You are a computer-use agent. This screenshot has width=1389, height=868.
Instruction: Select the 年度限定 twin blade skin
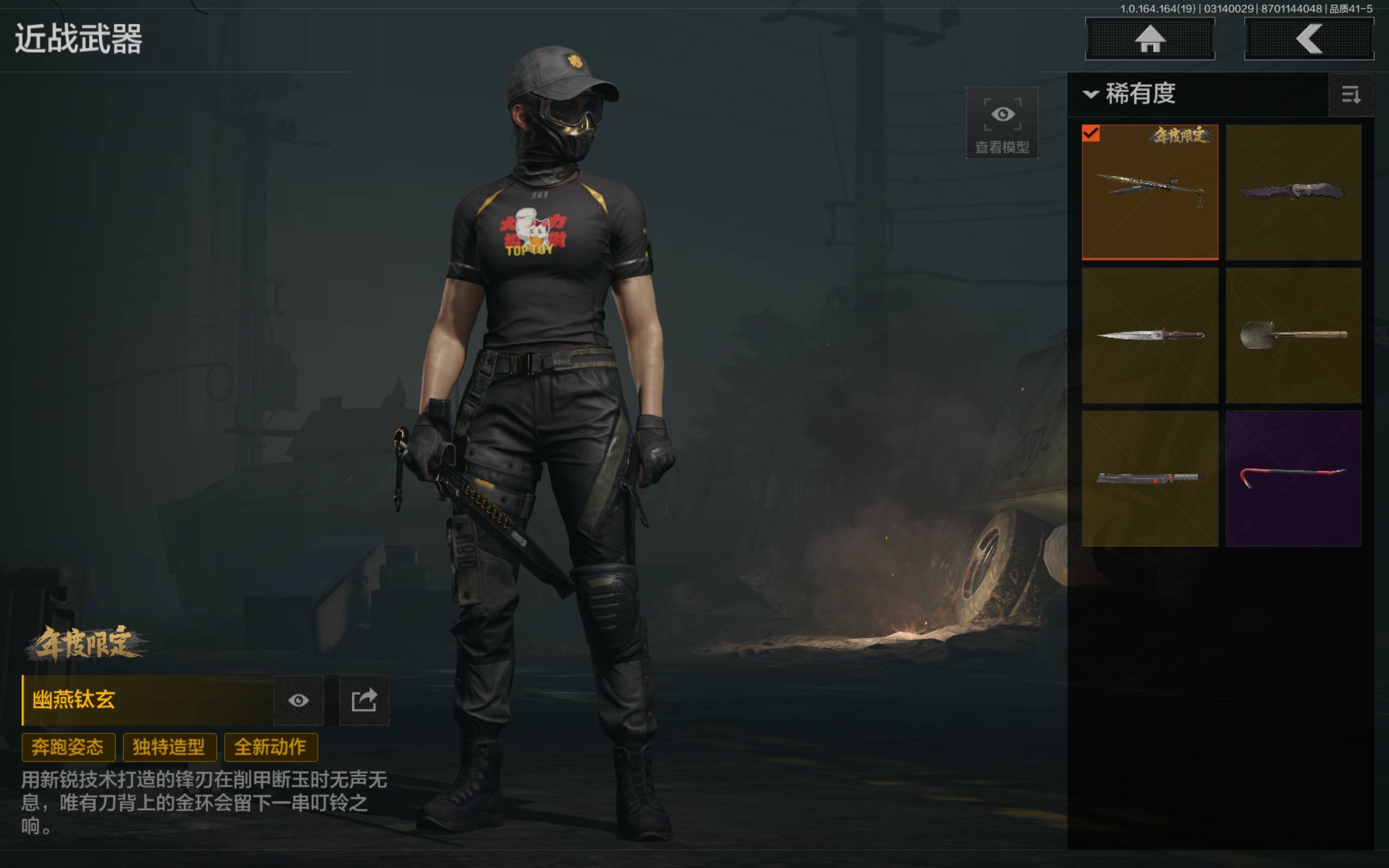click(x=1149, y=192)
